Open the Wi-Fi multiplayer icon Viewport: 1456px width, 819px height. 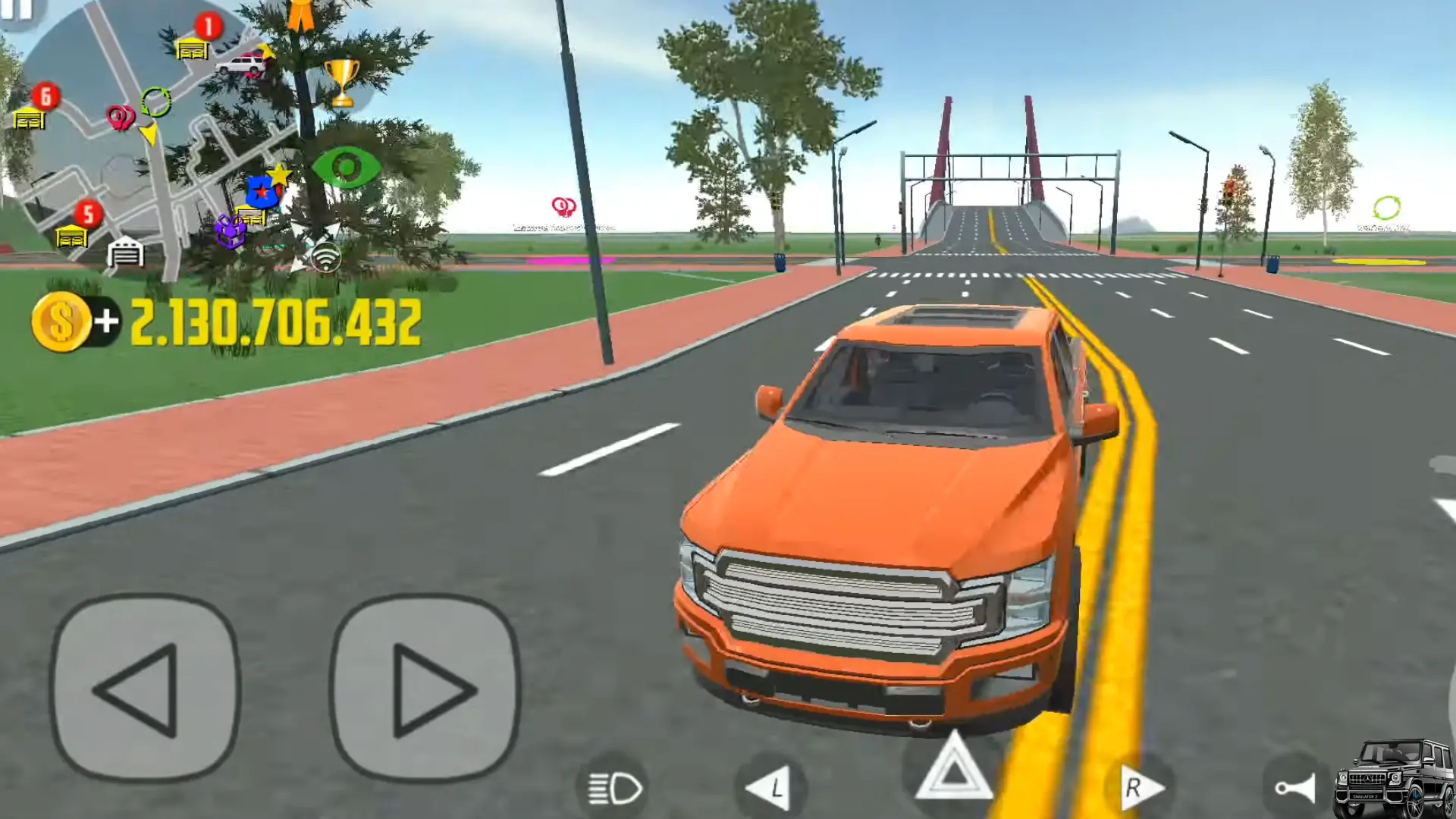coord(326,258)
